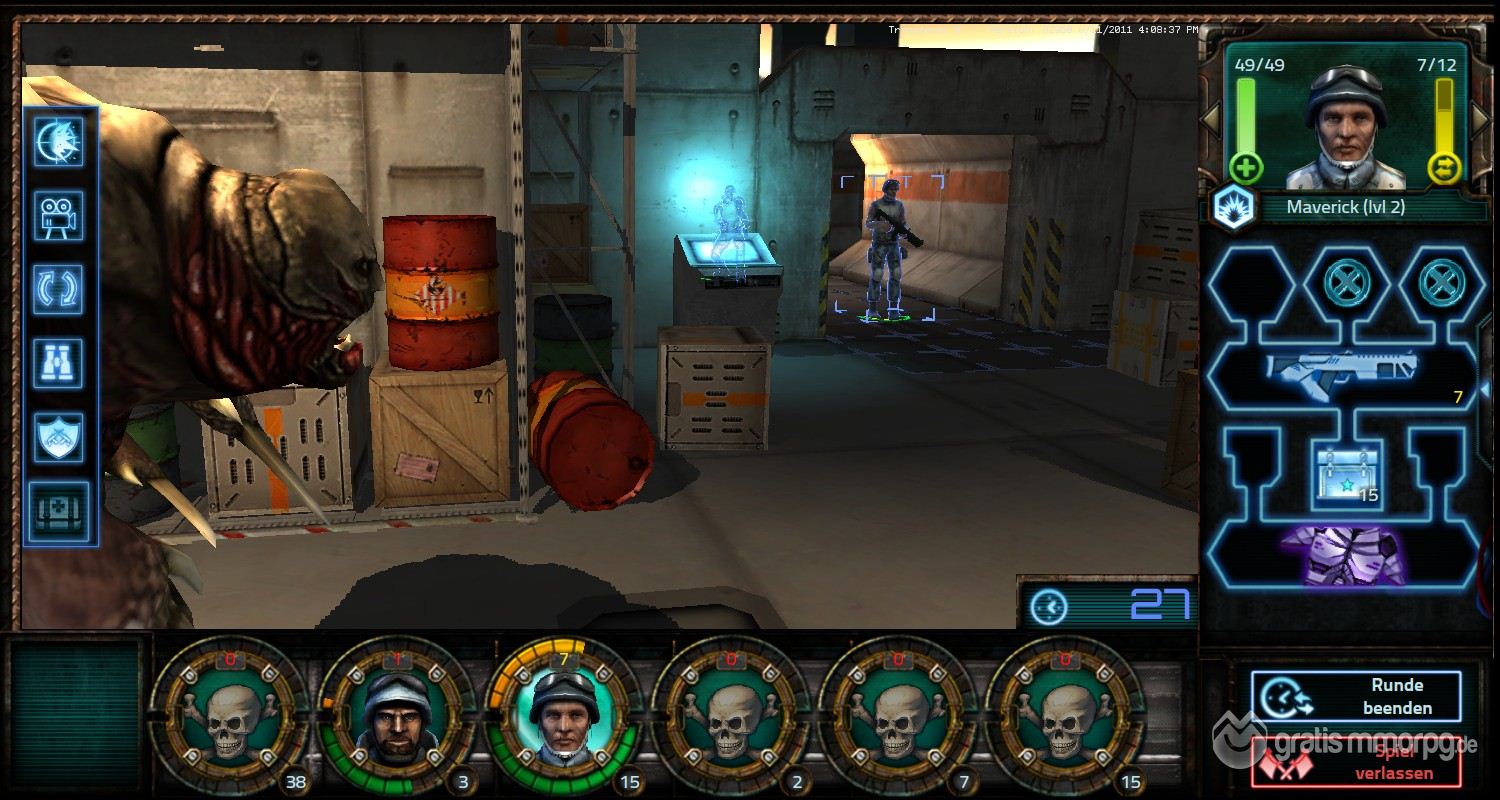1500x800 pixels.
Task: Leave the match via Spiel verlassen
Action: 1355,762
